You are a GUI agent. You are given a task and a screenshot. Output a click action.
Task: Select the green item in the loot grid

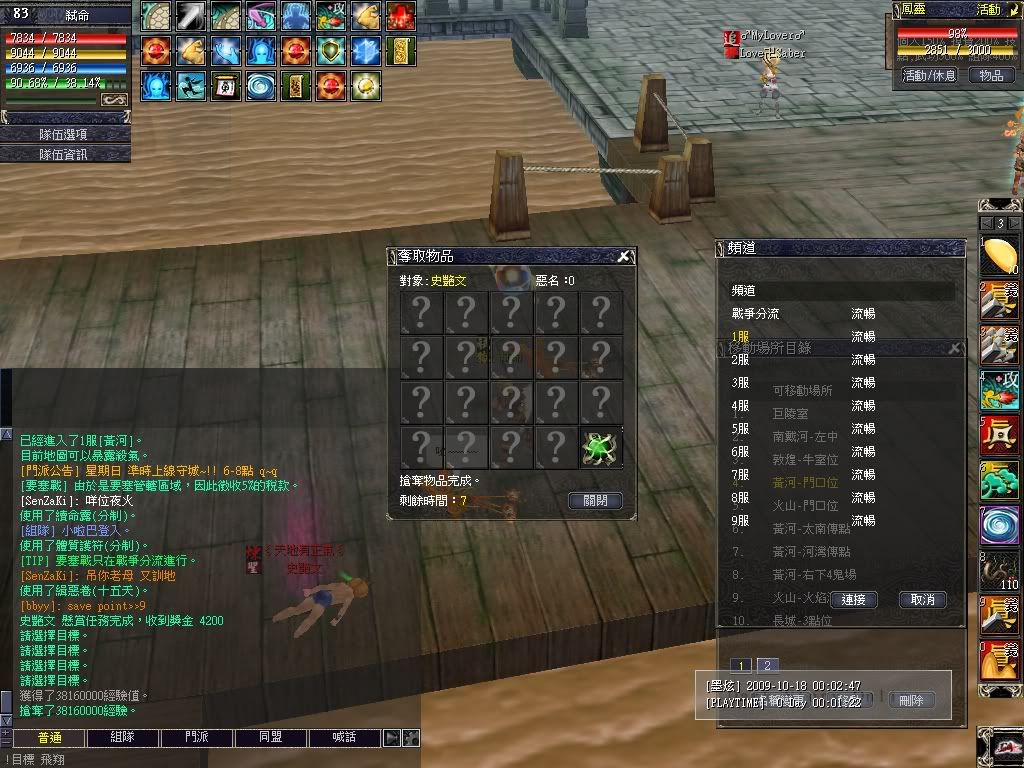coord(601,447)
